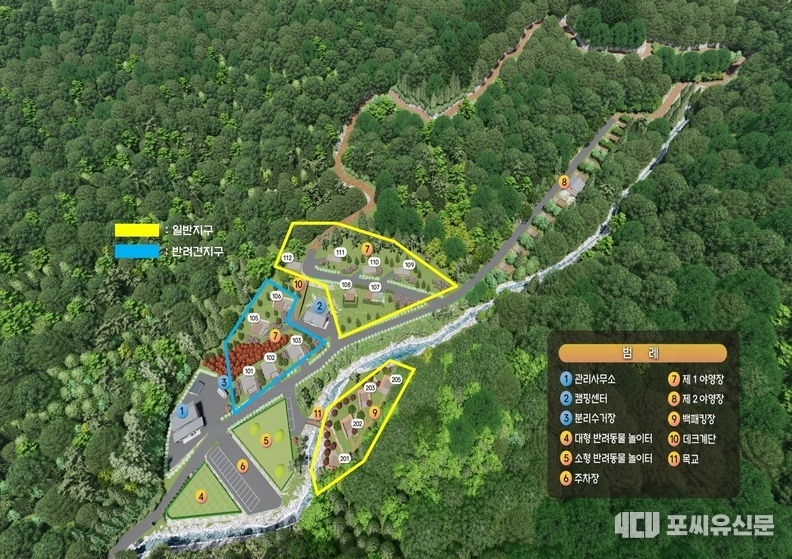Click map marker 4 on the triangular lawn
792x559 pixels.
click(201, 496)
